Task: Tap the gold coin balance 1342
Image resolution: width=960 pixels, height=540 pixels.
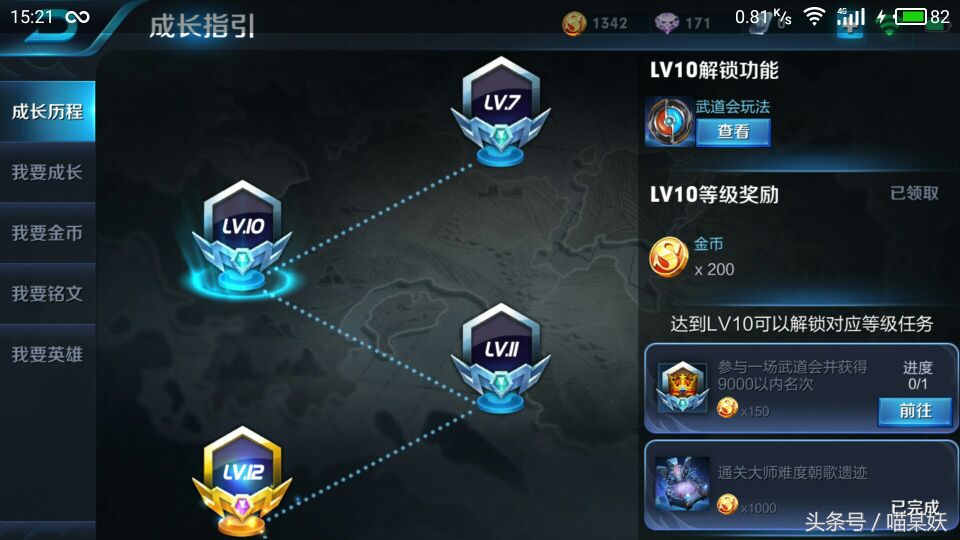Action: click(595, 23)
